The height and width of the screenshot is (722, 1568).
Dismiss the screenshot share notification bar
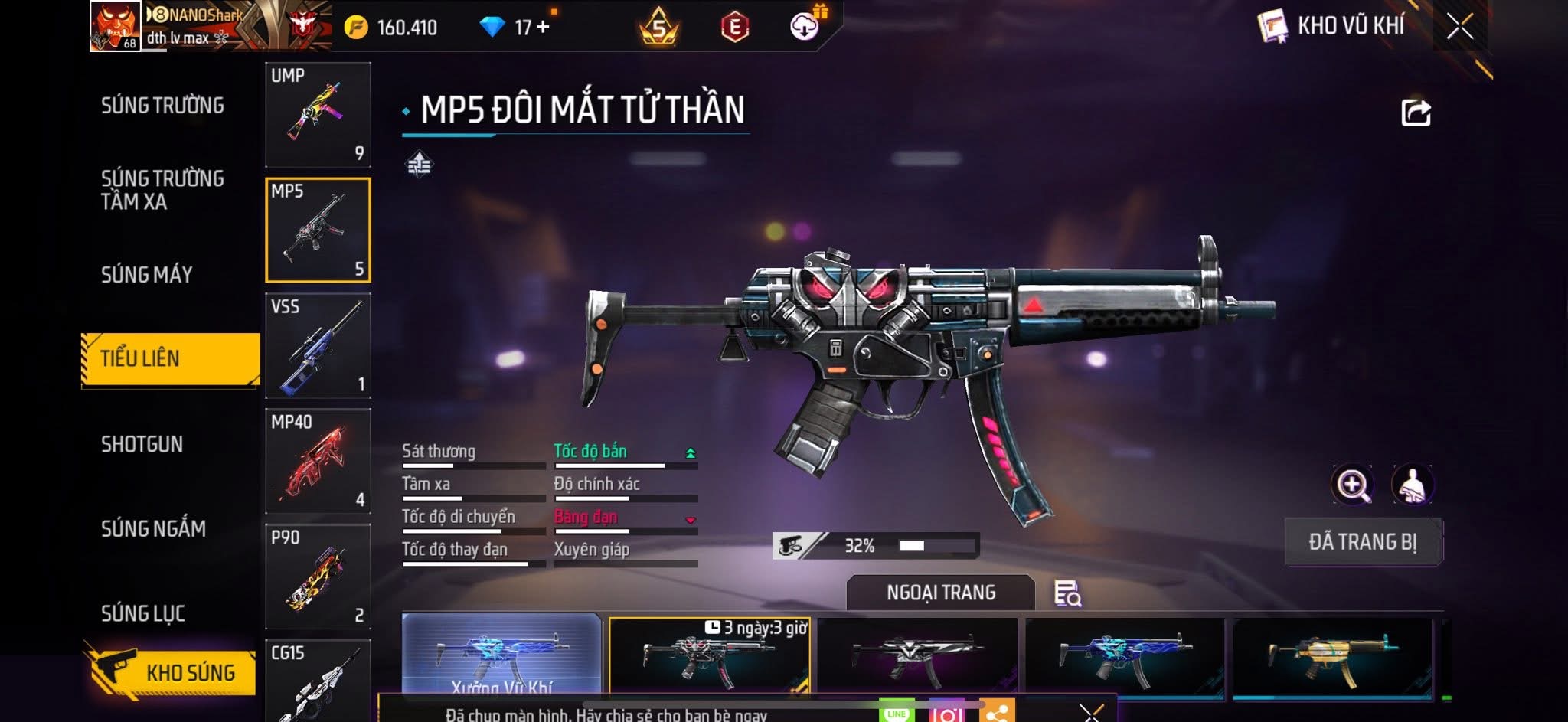pyautogui.click(x=1091, y=713)
